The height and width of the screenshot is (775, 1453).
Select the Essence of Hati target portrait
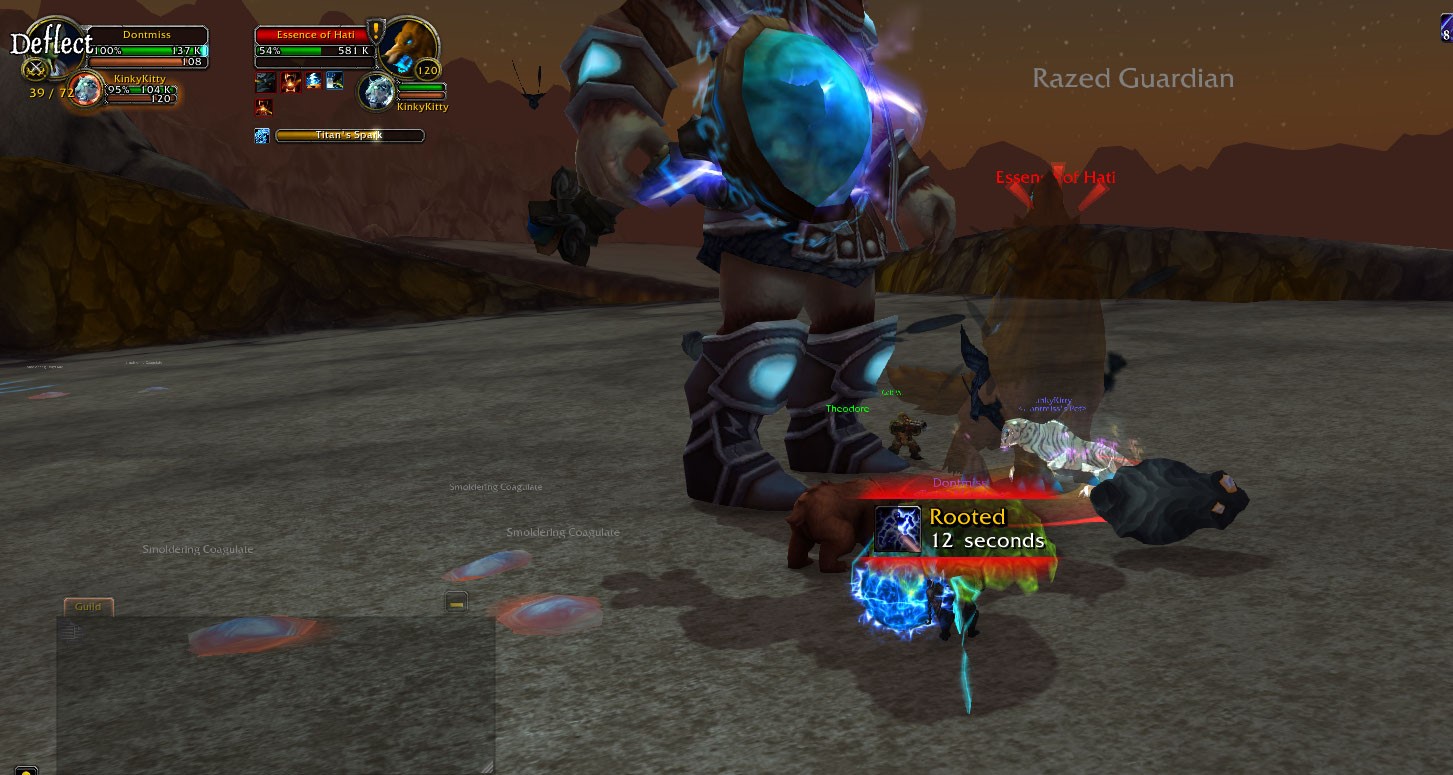(410, 47)
